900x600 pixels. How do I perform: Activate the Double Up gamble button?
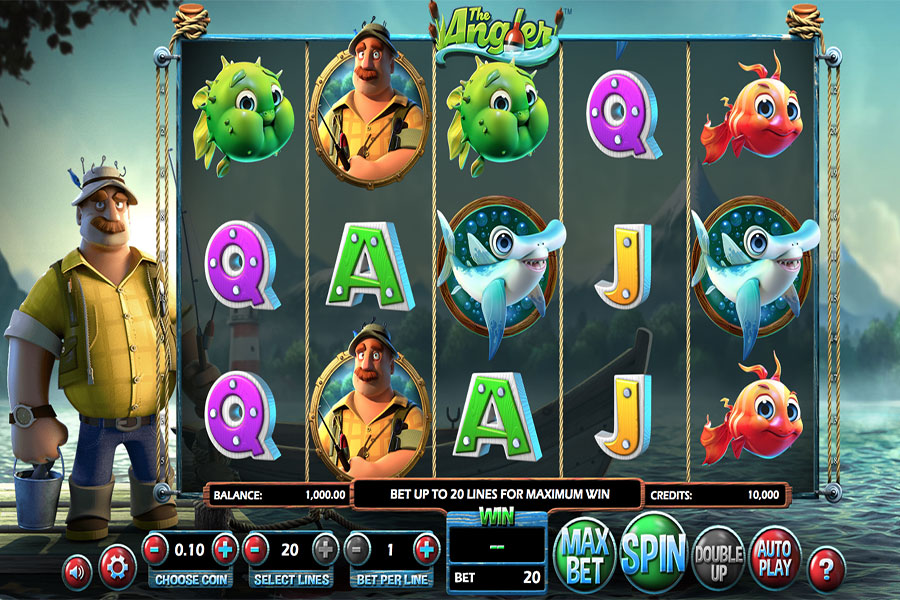718,557
